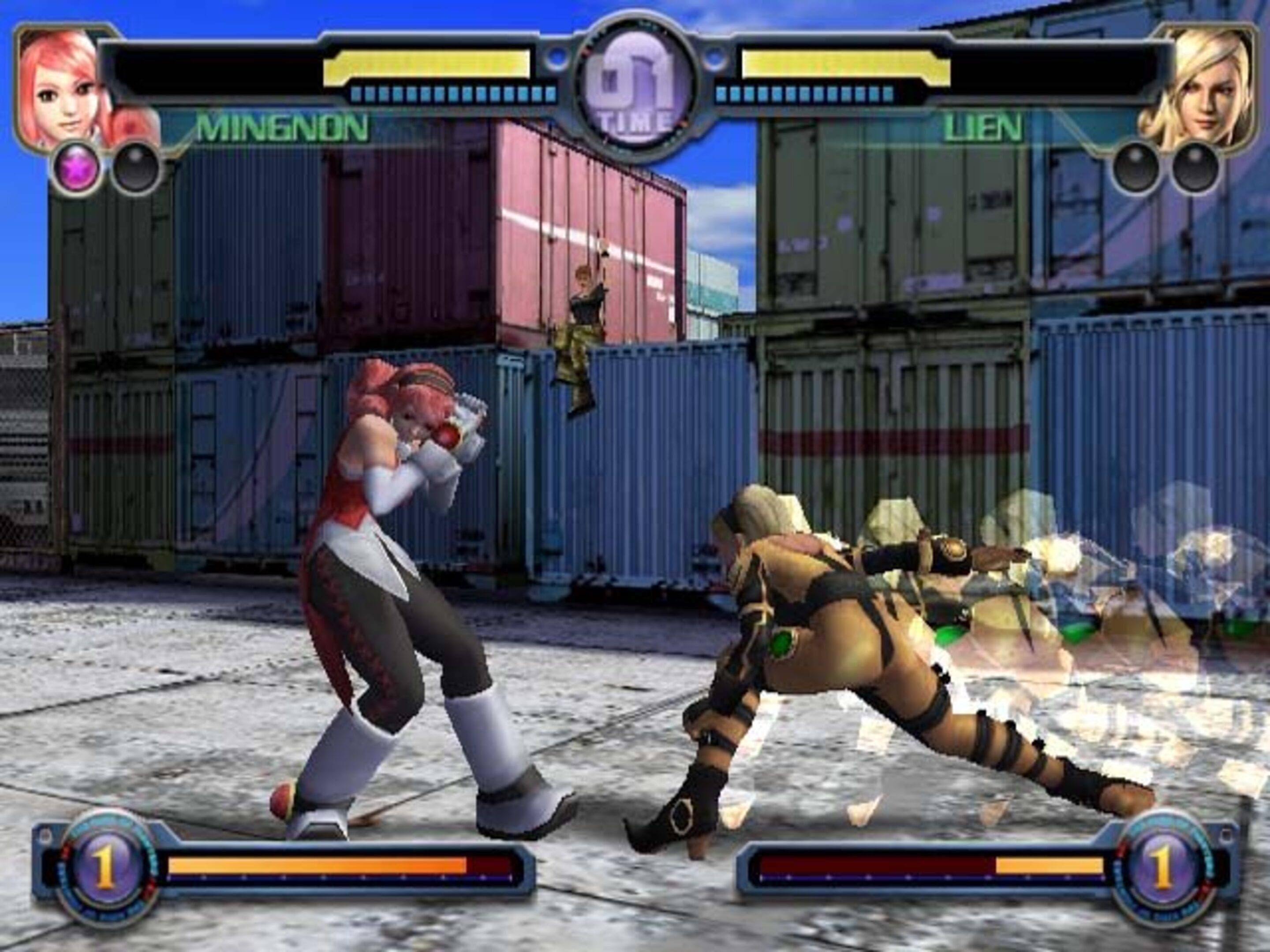
Task: Click Lien's first round indicator orb
Action: click(1135, 168)
